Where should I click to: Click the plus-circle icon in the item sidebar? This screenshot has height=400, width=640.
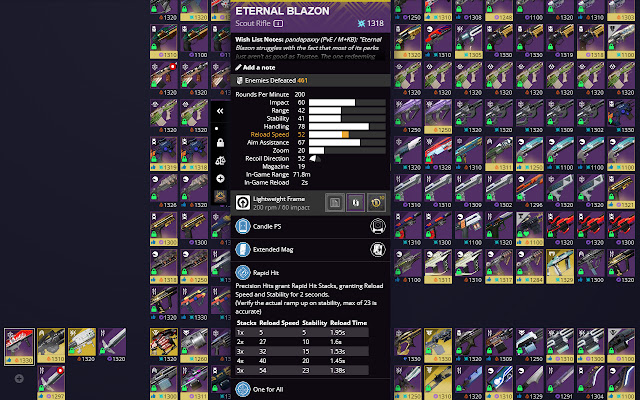tap(220, 178)
